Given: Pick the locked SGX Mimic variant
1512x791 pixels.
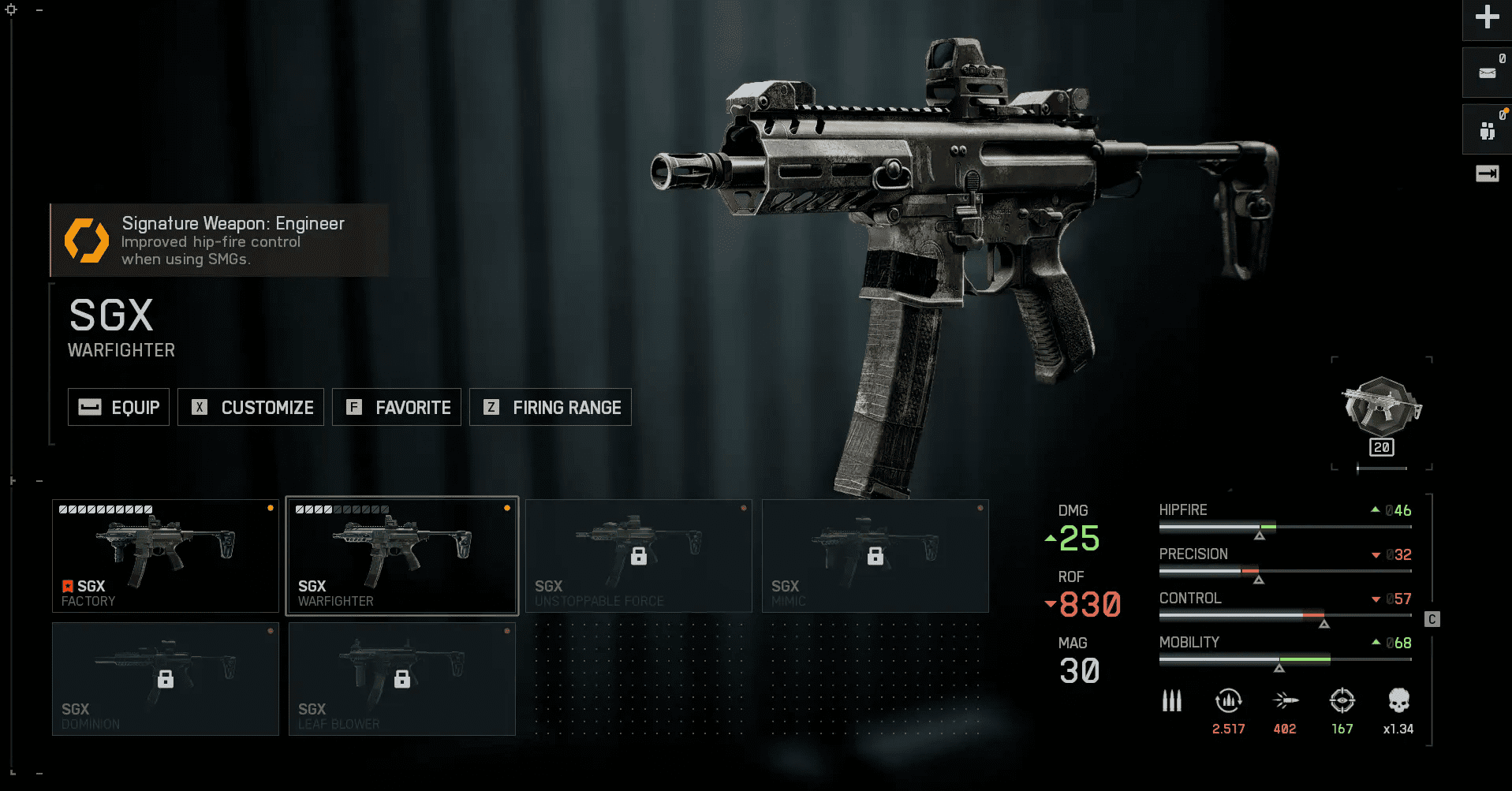Looking at the screenshot, I should tap(875, 556).
